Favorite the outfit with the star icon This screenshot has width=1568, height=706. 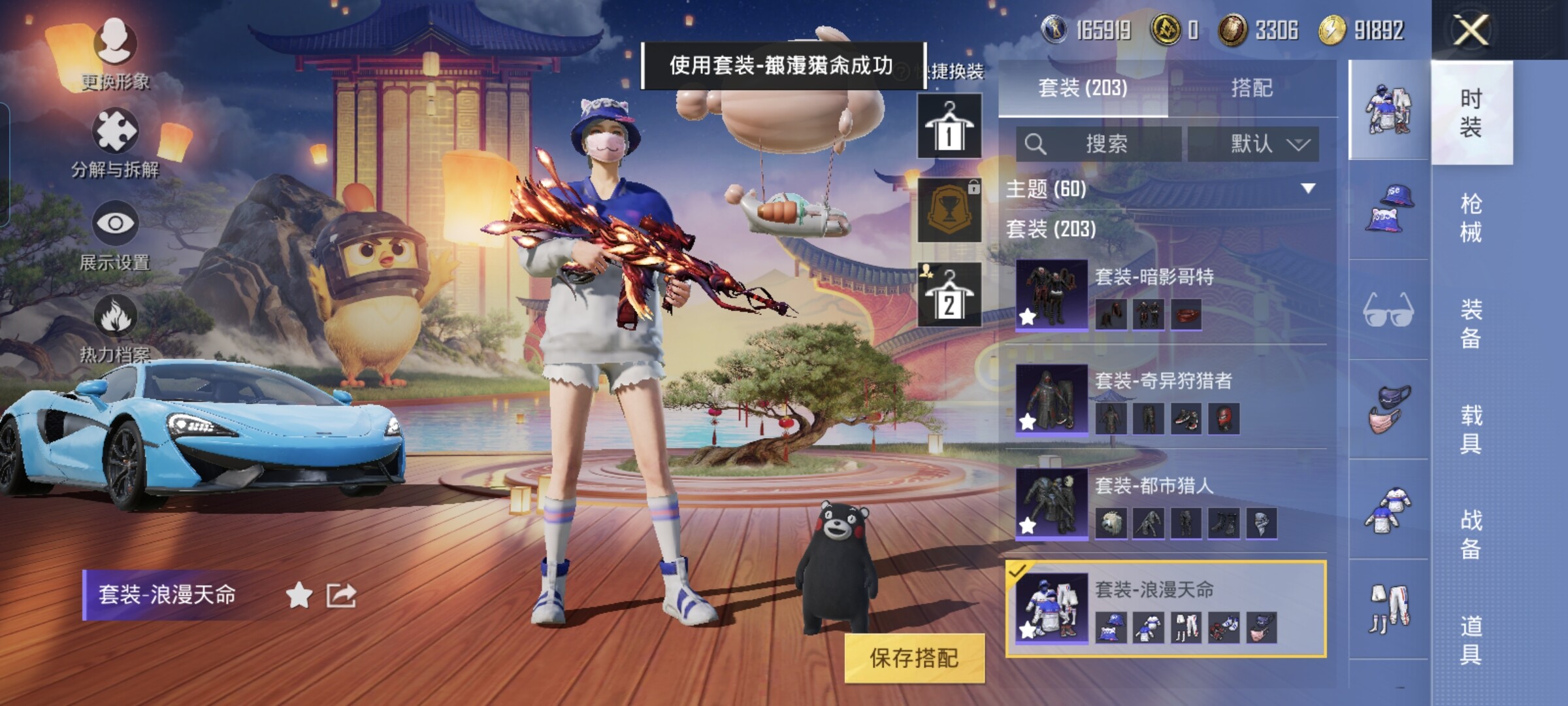coord(299,596)
